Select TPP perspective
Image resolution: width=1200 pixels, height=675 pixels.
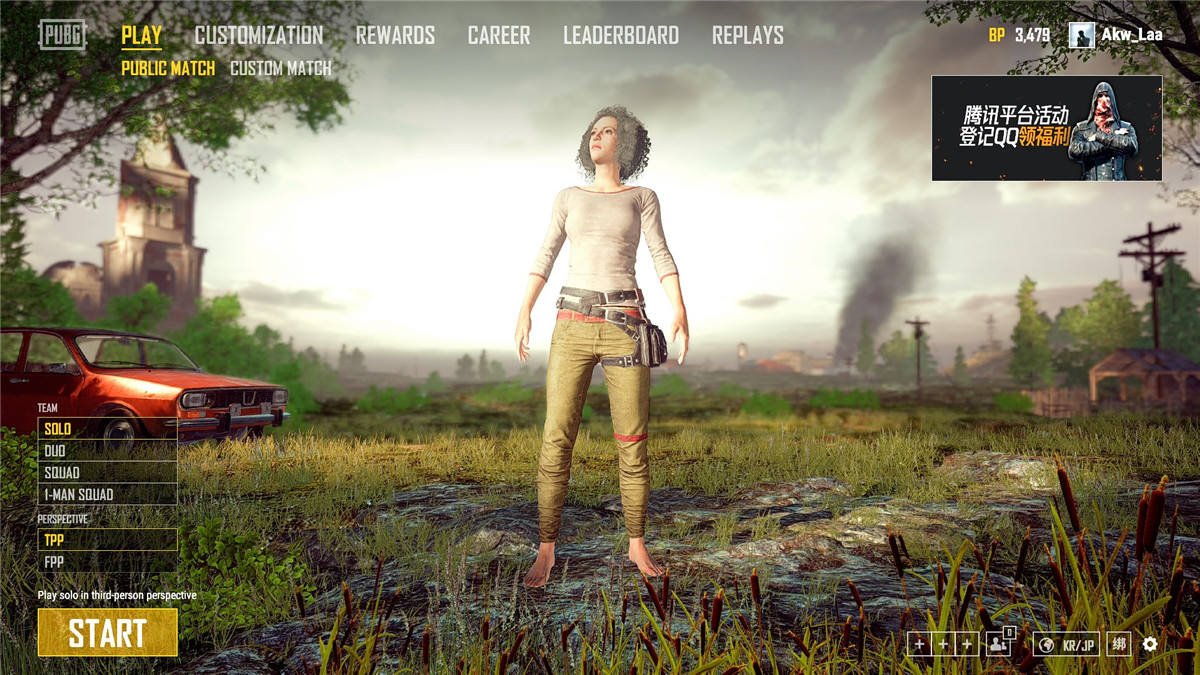(x=107, y=540)
